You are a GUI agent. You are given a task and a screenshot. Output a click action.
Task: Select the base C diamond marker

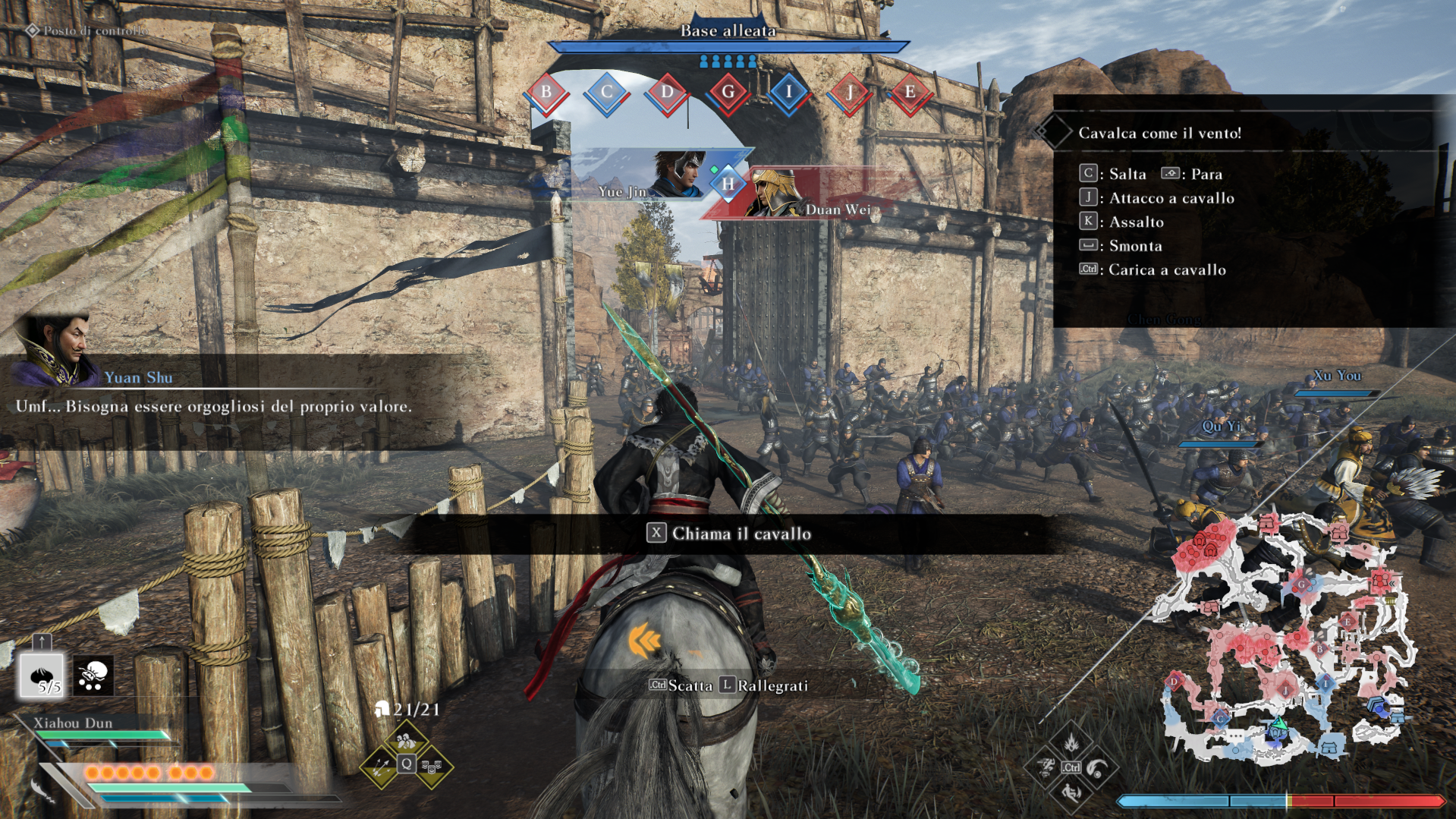(606, 93)
